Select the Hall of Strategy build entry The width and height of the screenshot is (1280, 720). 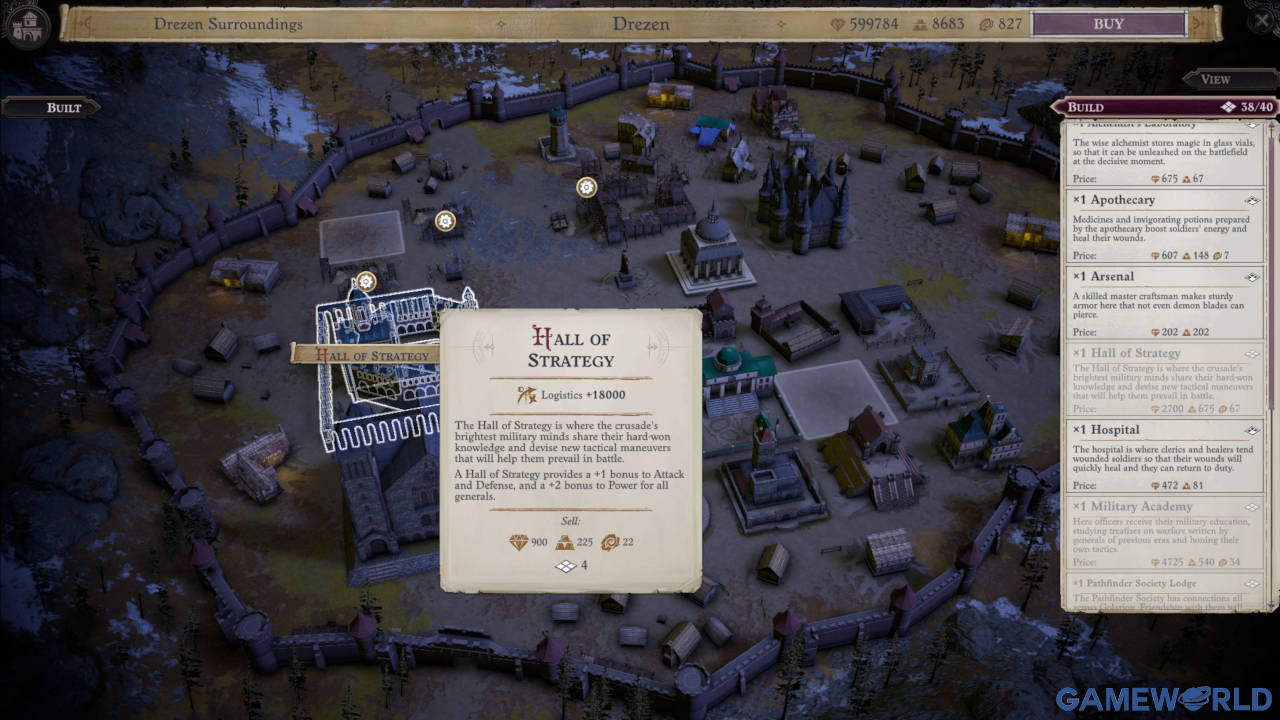coord(1165,378)
